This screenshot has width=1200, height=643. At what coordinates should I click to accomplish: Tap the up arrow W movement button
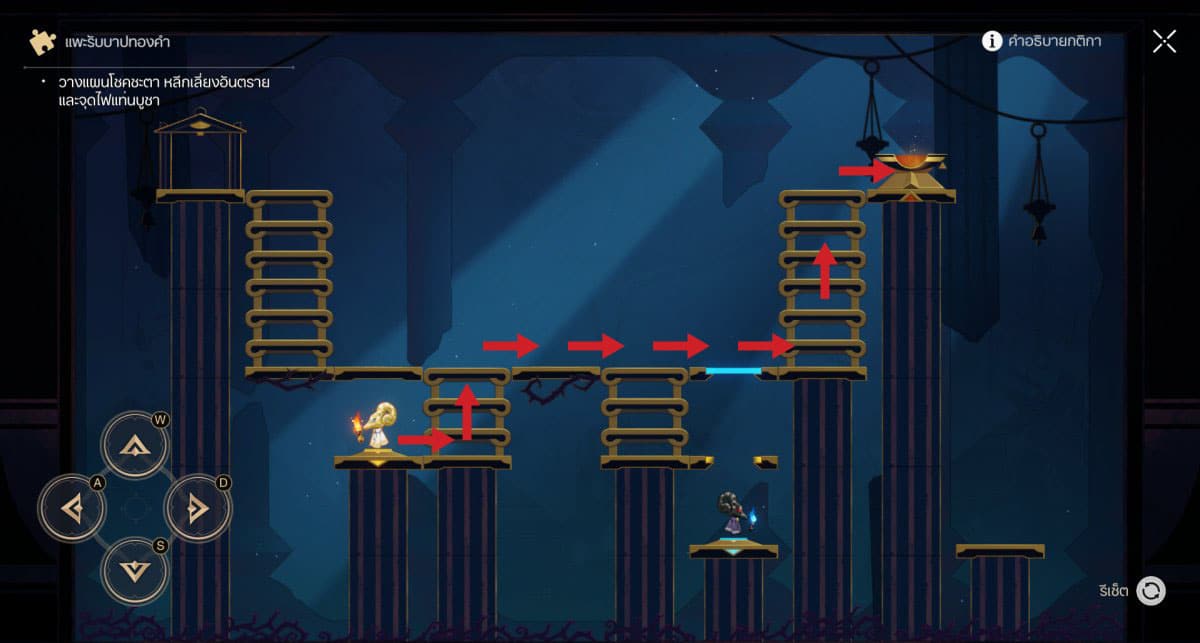coord(134,445)
